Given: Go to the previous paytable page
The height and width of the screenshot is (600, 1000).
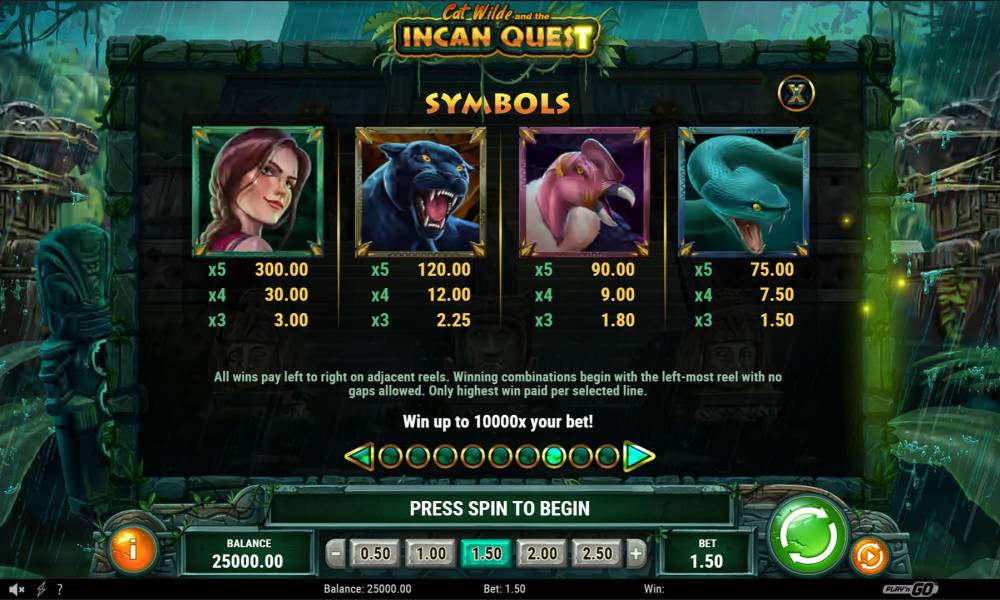Looking at the screenshot, I should pos(359,457).
